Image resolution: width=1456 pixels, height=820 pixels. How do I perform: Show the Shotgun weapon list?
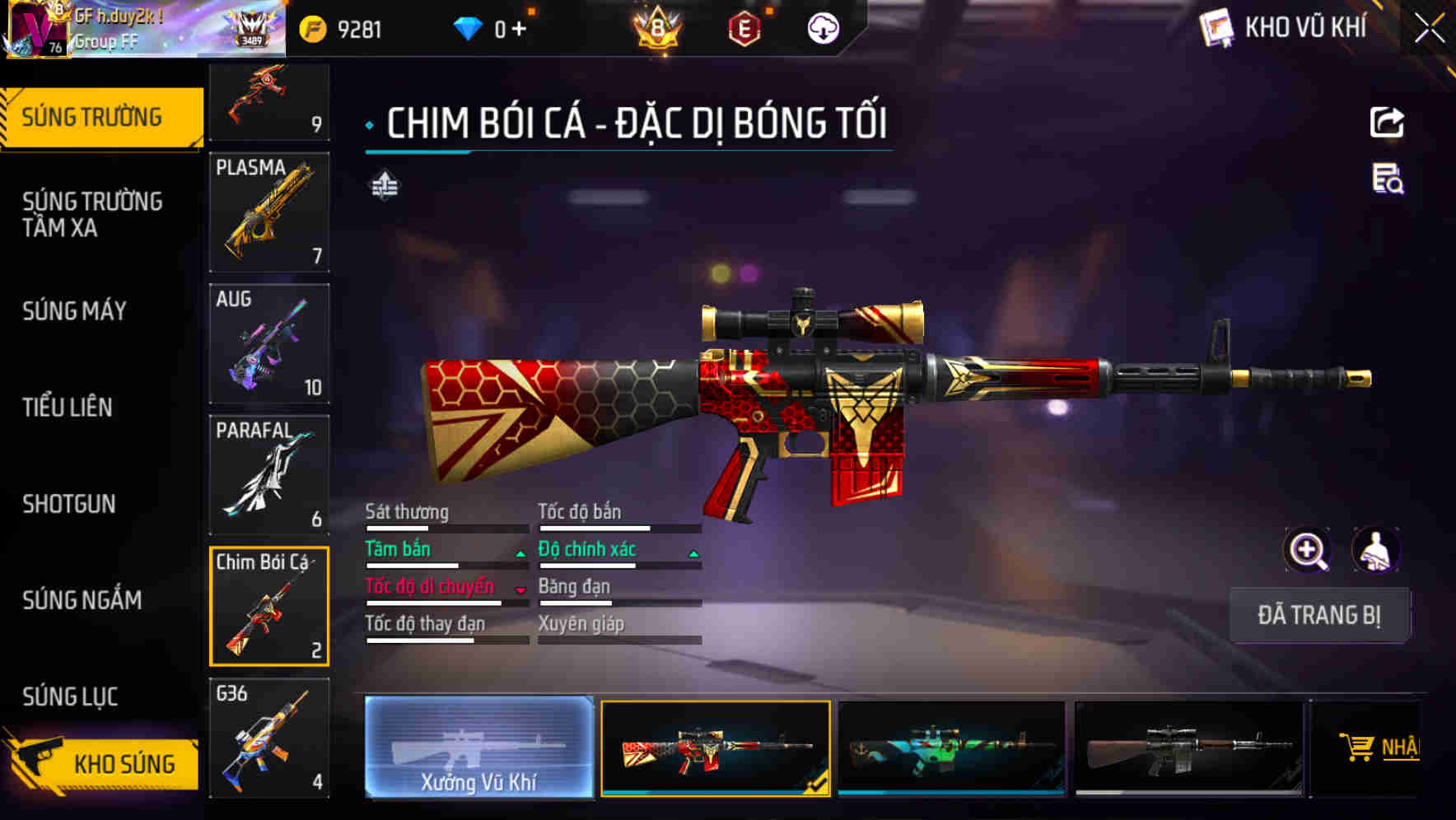tap(69, 504)
